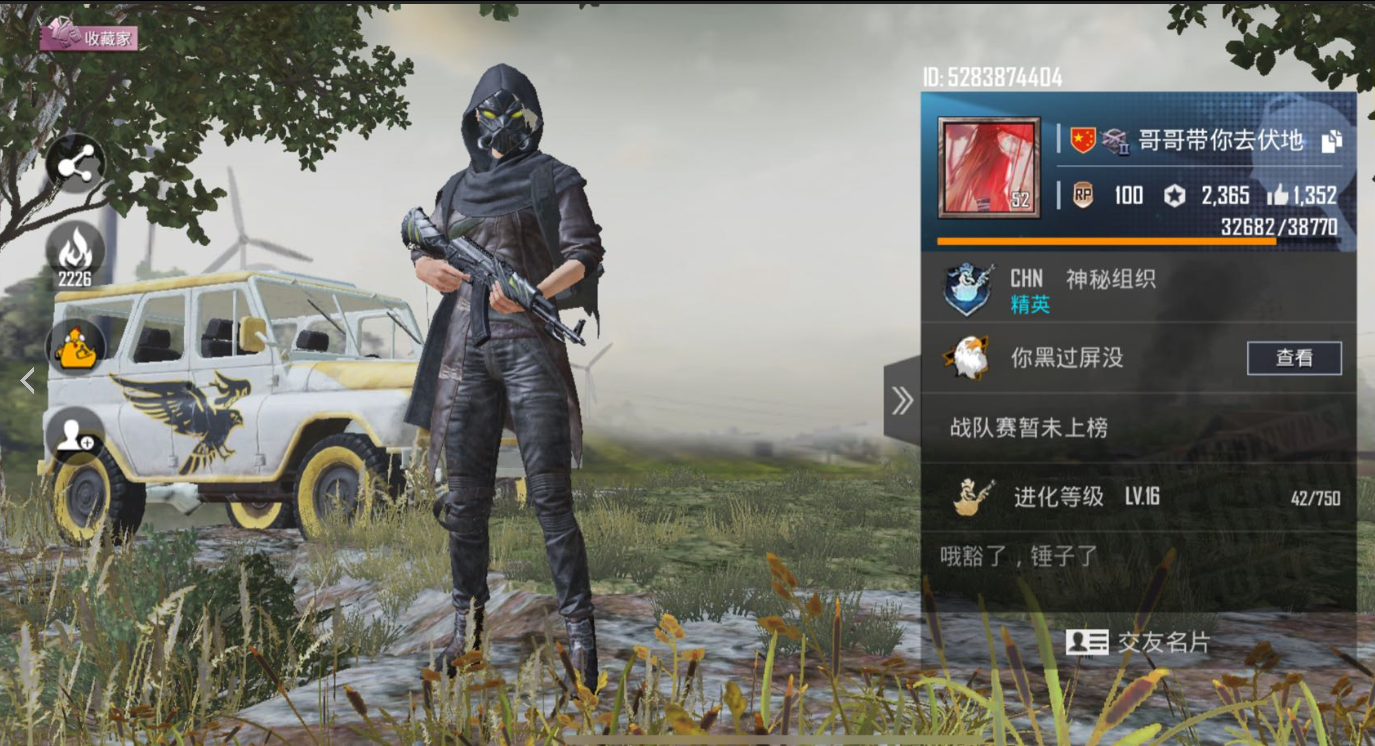
Task: Tap the thumbs-up likes icon
Action: tap(1277, 195)
